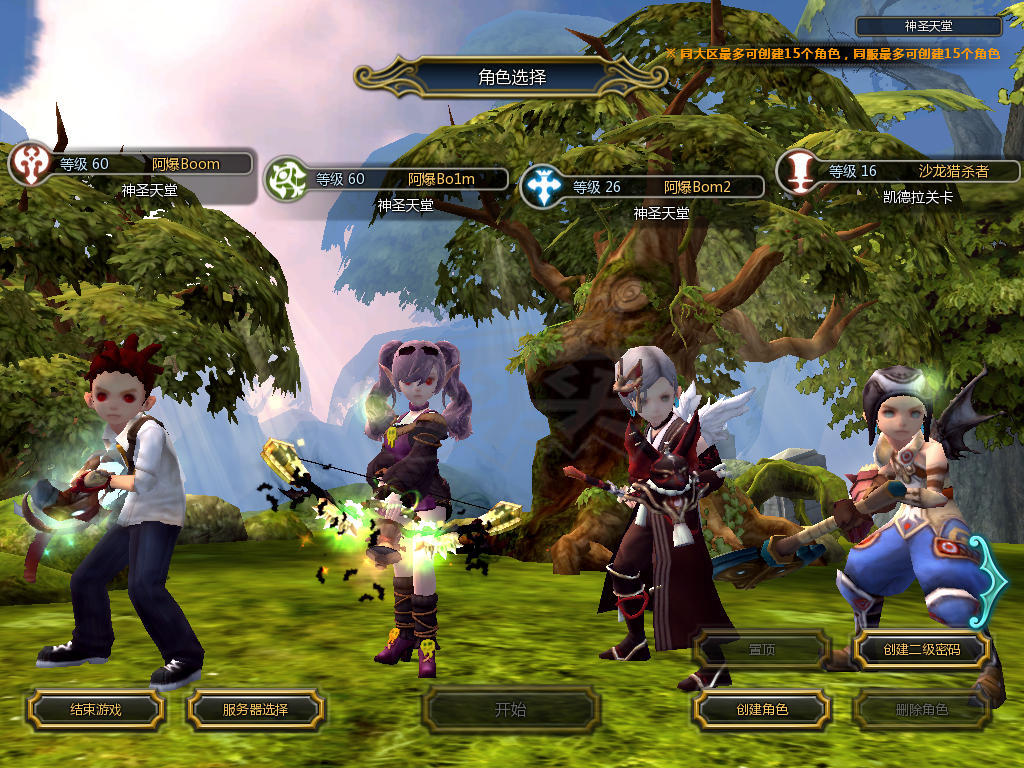Click the 神圣天堂 server label at top right
This screenshot has width=1024, height=768.
928,27
